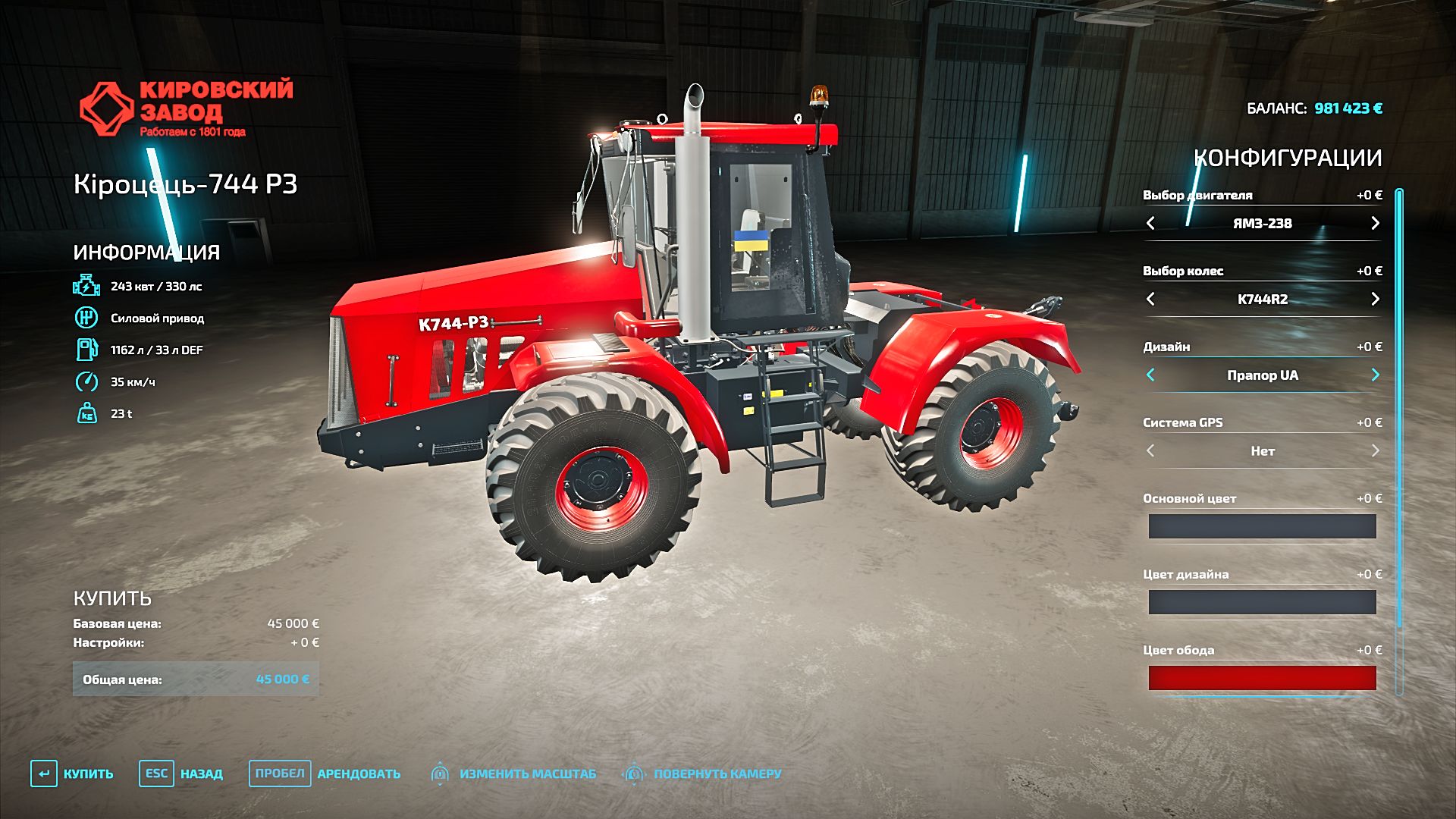Buy the tractor with Купить button
The width and height of the screenshot is (1456, 819).
point(72,773)
